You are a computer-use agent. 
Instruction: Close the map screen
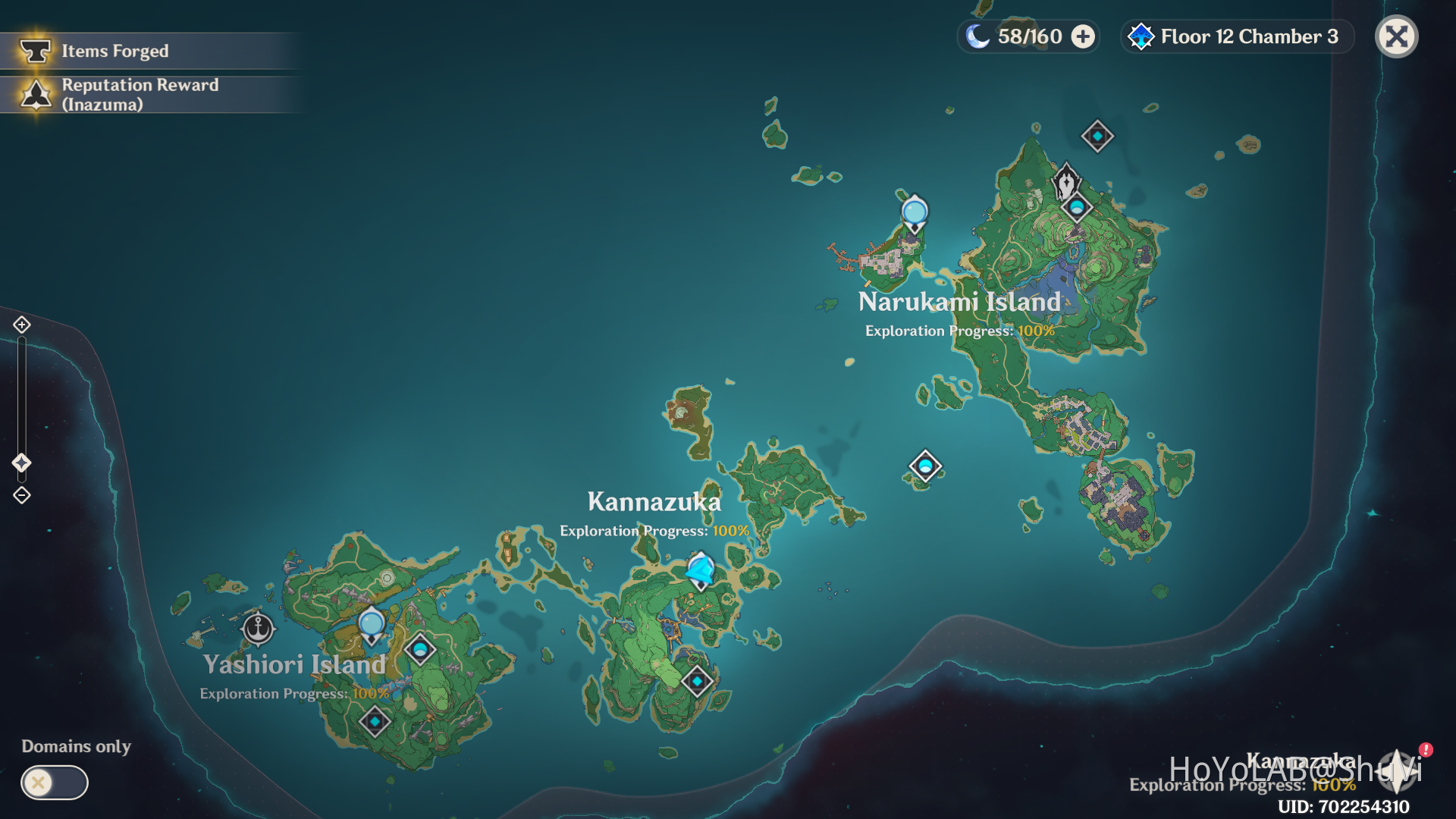(x=1396, y=36)
